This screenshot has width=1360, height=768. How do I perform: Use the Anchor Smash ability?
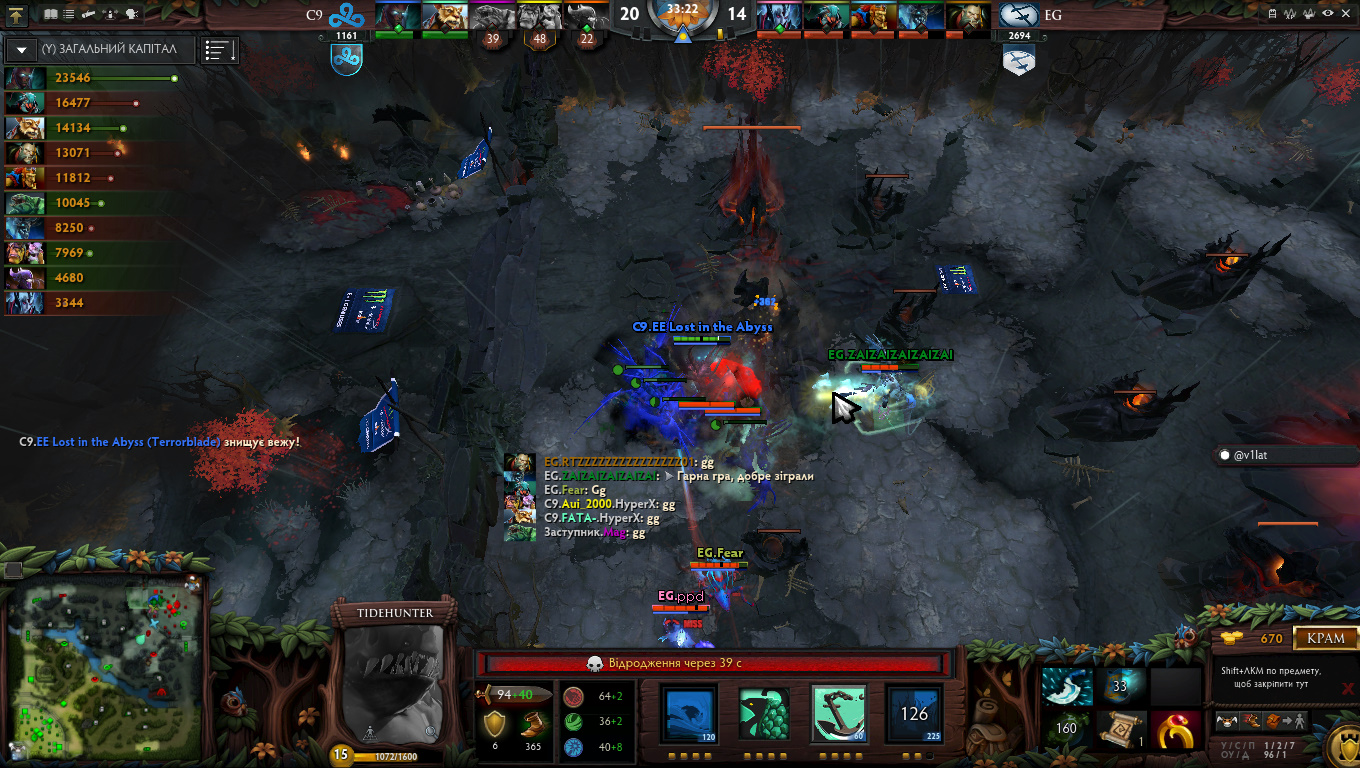838,713
